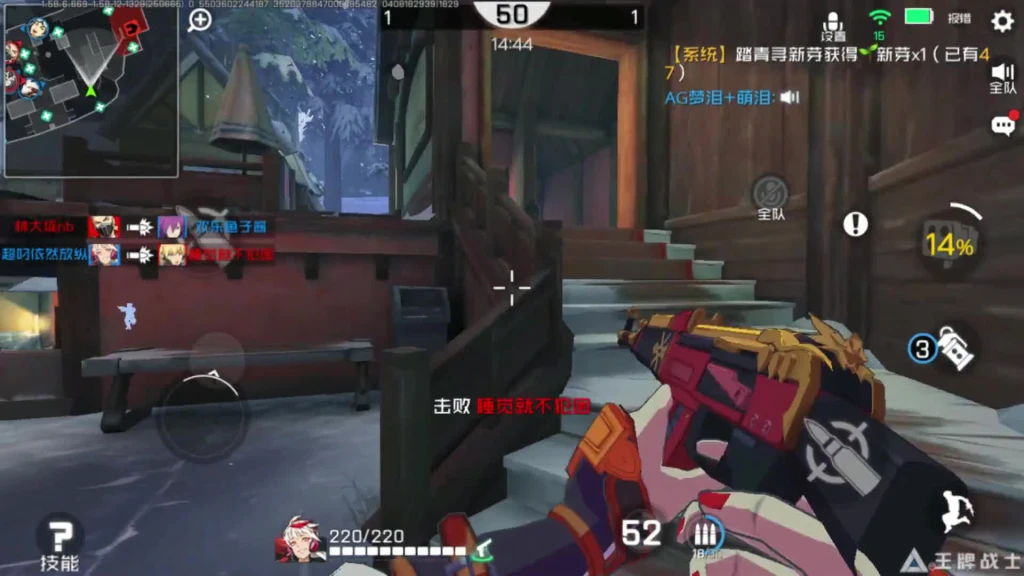The width and height of the screenshot is (1024, 576).
Task: Select the white-haired character portrait
Action: coord(299,537)
